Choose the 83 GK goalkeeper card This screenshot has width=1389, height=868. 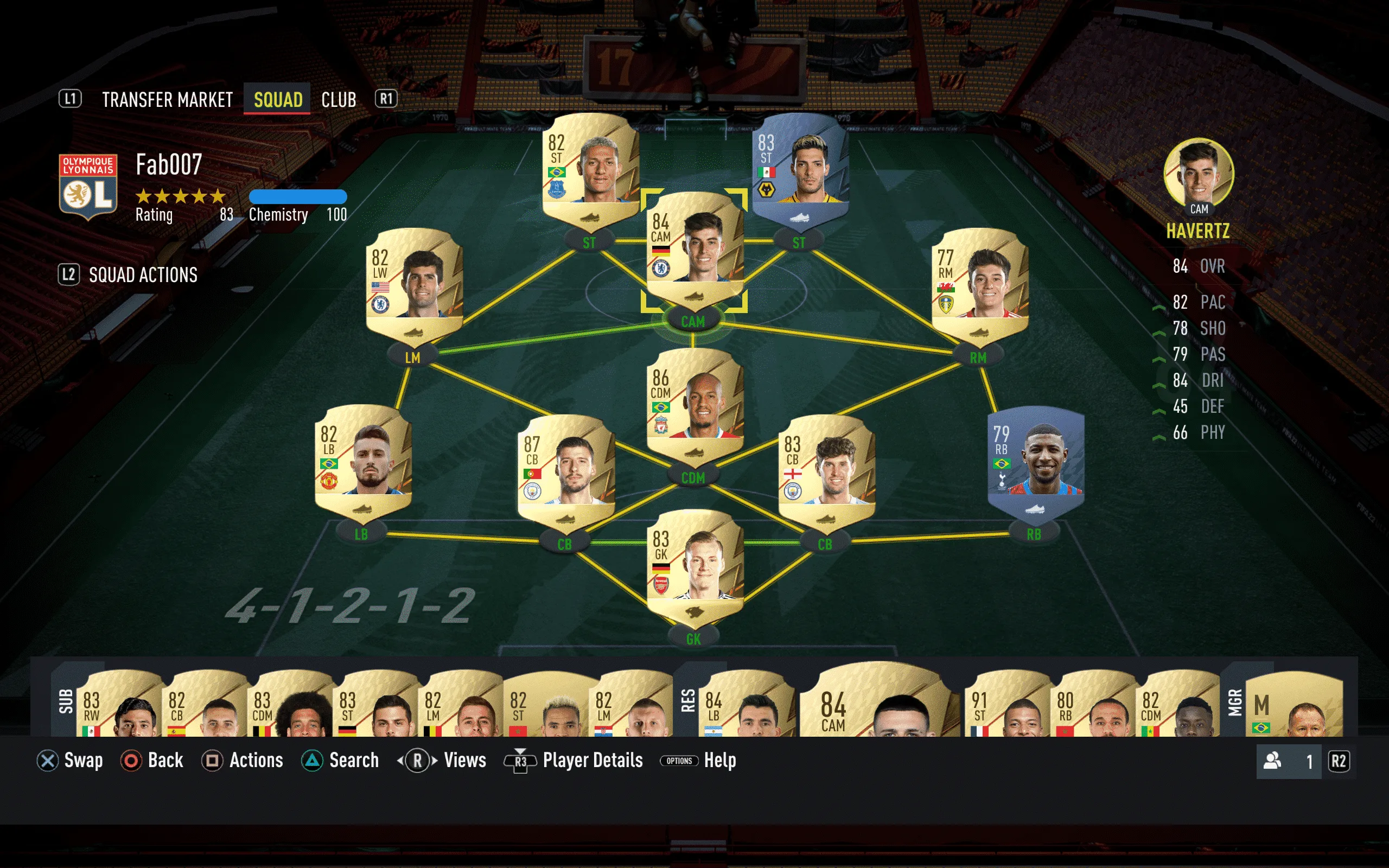coord(694,566)
